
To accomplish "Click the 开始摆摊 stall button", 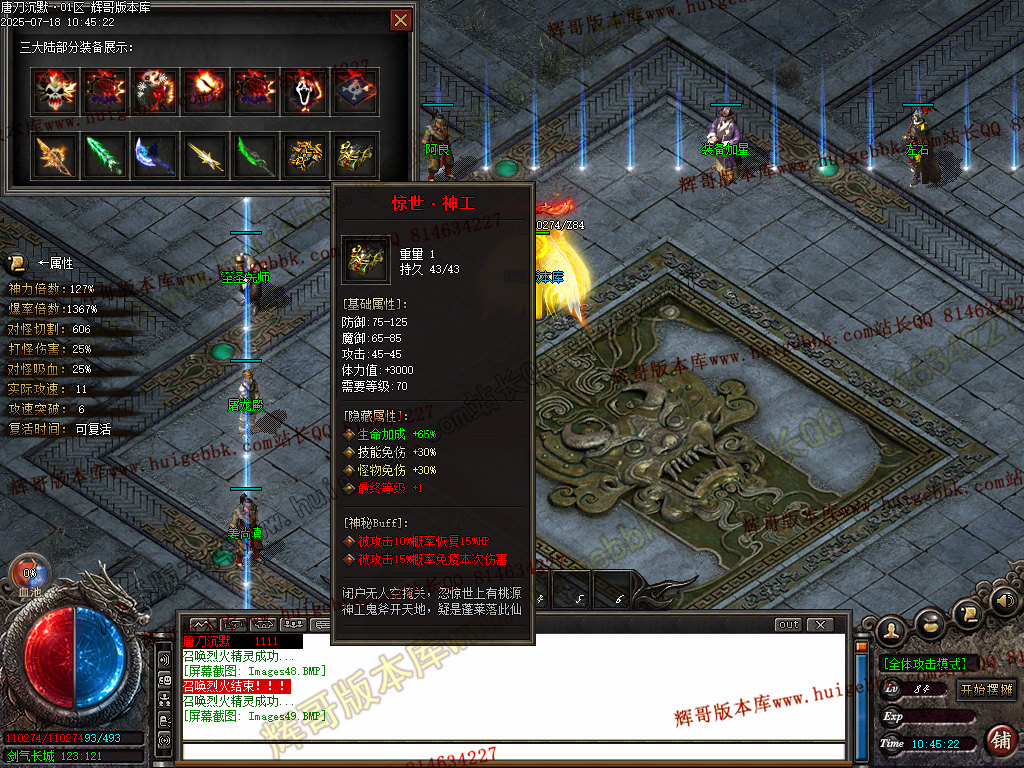I will coord(985,689).
